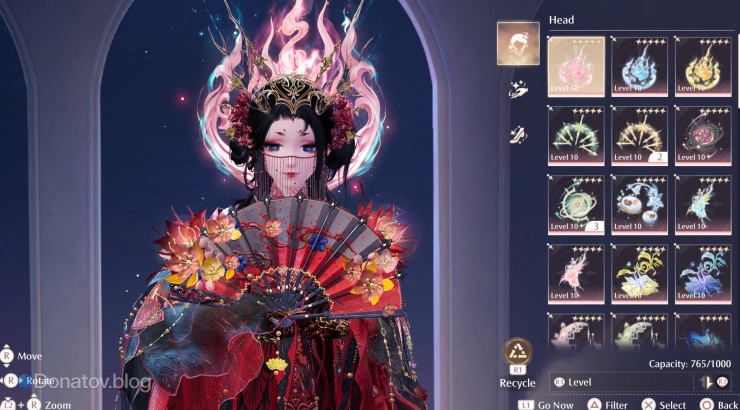The image size is (740, 410).
Task: Select the pink flame headpiece item
Action: tap(576, 66)
